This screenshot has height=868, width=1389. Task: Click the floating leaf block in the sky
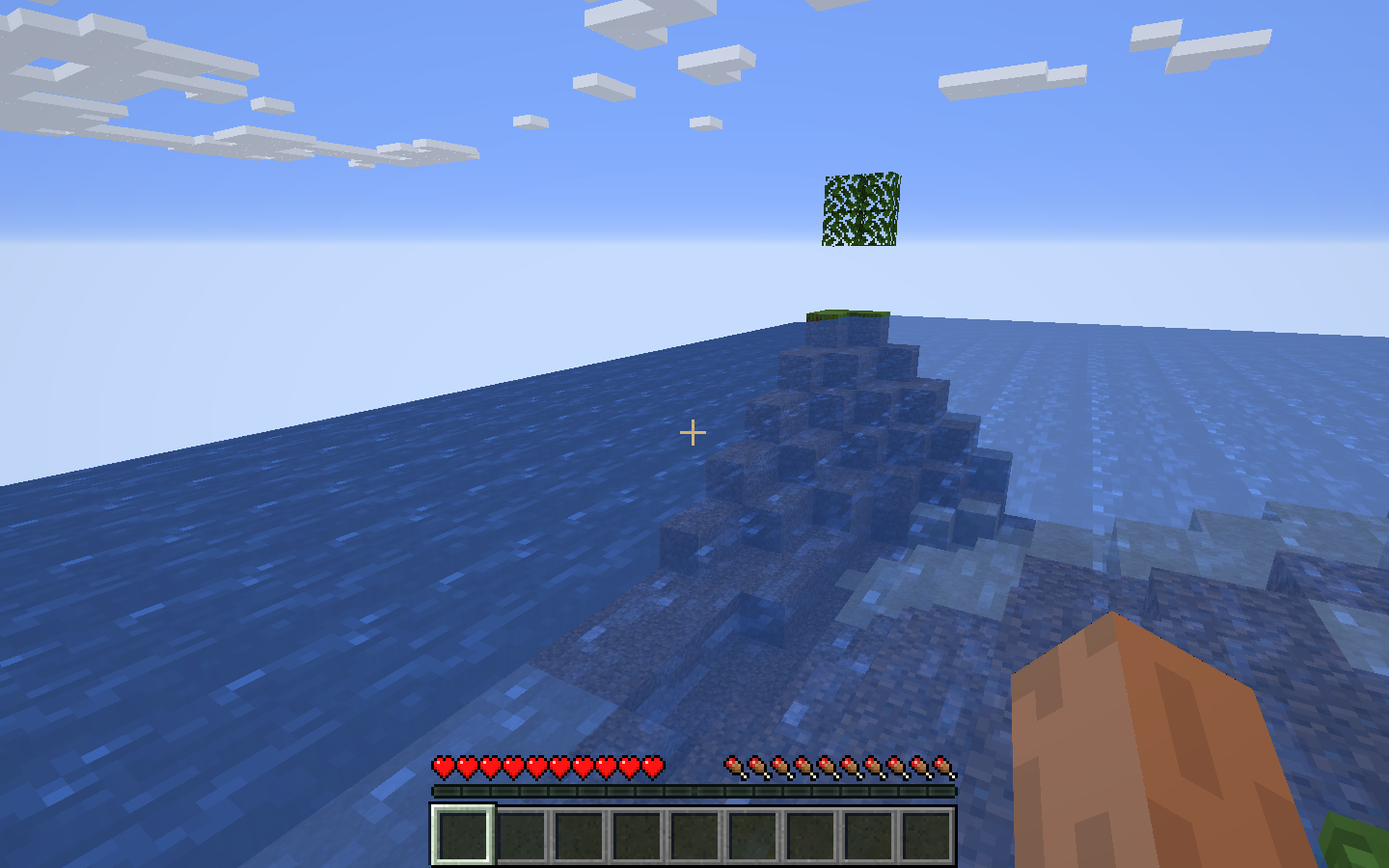click(859, 212)
